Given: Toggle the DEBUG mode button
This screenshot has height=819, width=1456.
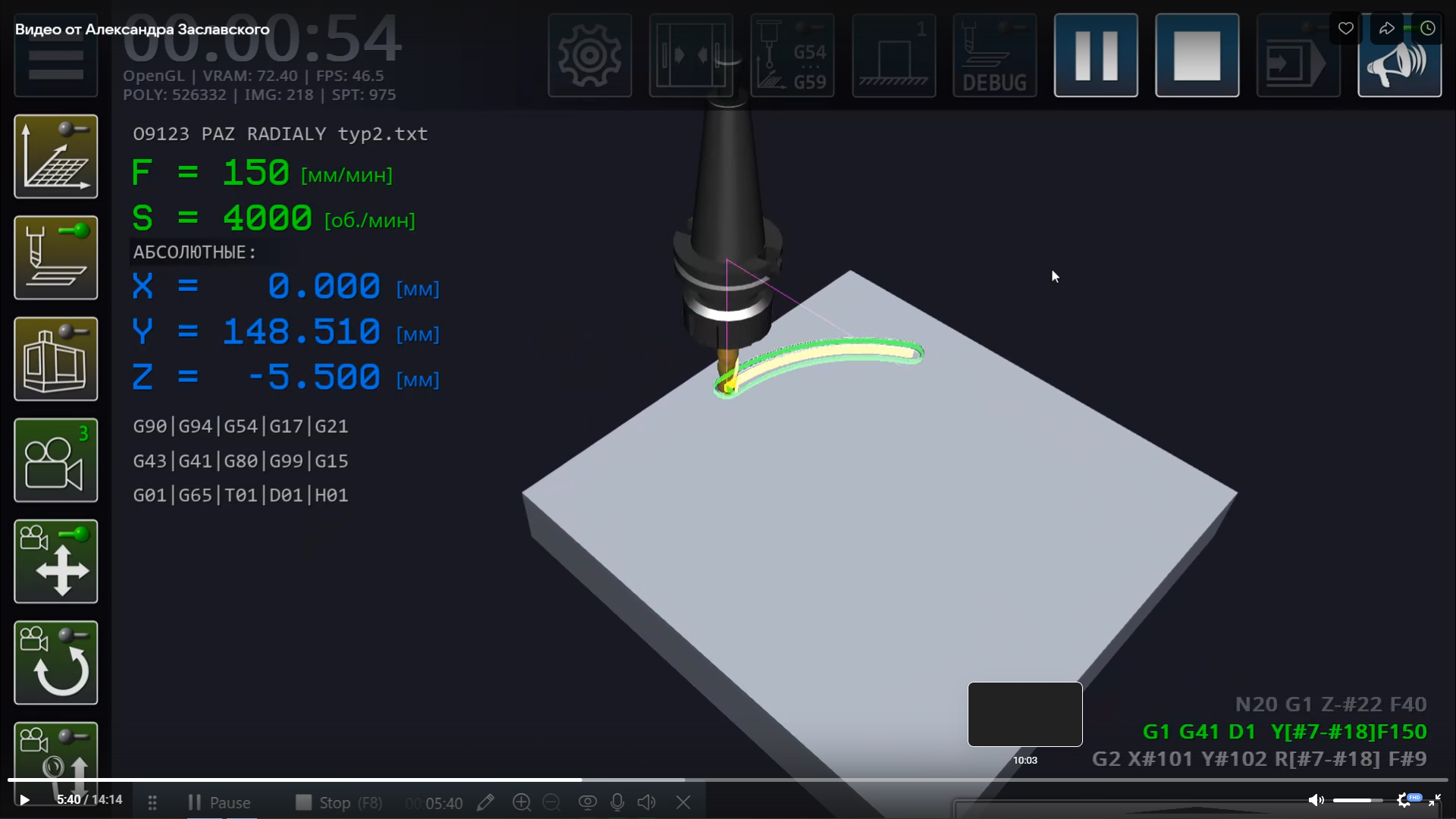Looking at the screenshot, I should [x=994, y=55].
